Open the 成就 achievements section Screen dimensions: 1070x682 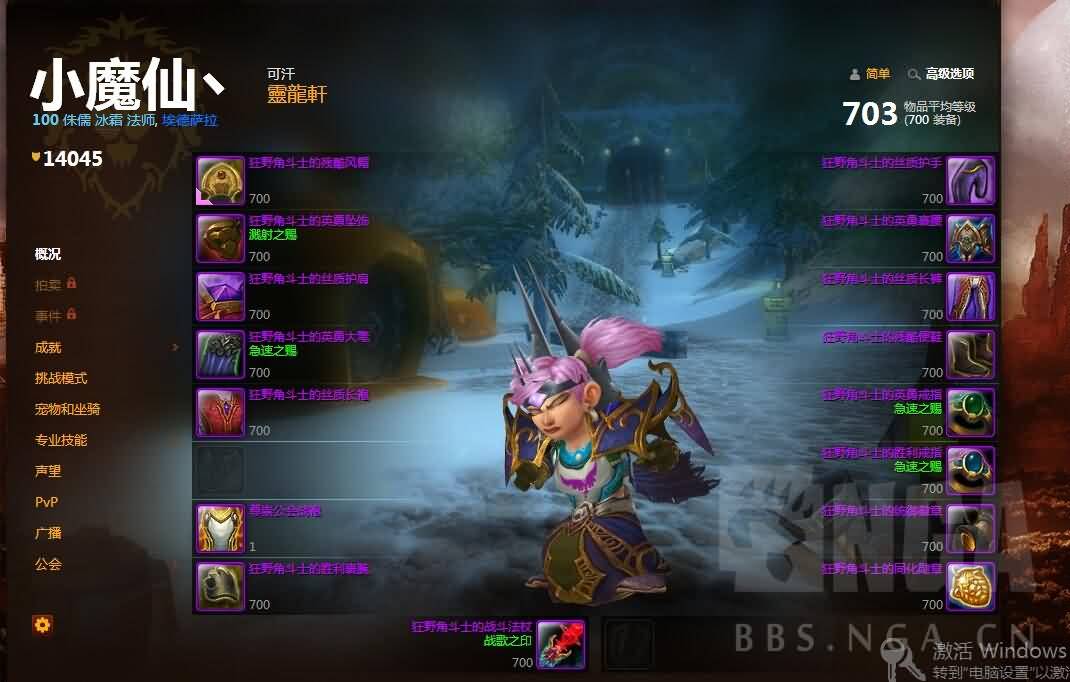click(48, 347)
